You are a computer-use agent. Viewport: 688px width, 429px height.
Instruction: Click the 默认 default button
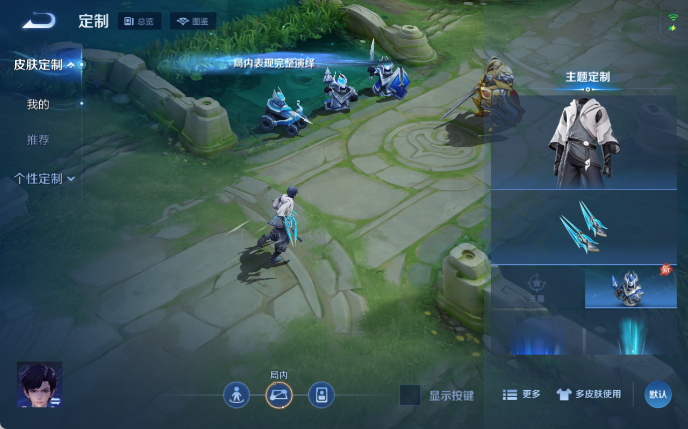(658, 395)
